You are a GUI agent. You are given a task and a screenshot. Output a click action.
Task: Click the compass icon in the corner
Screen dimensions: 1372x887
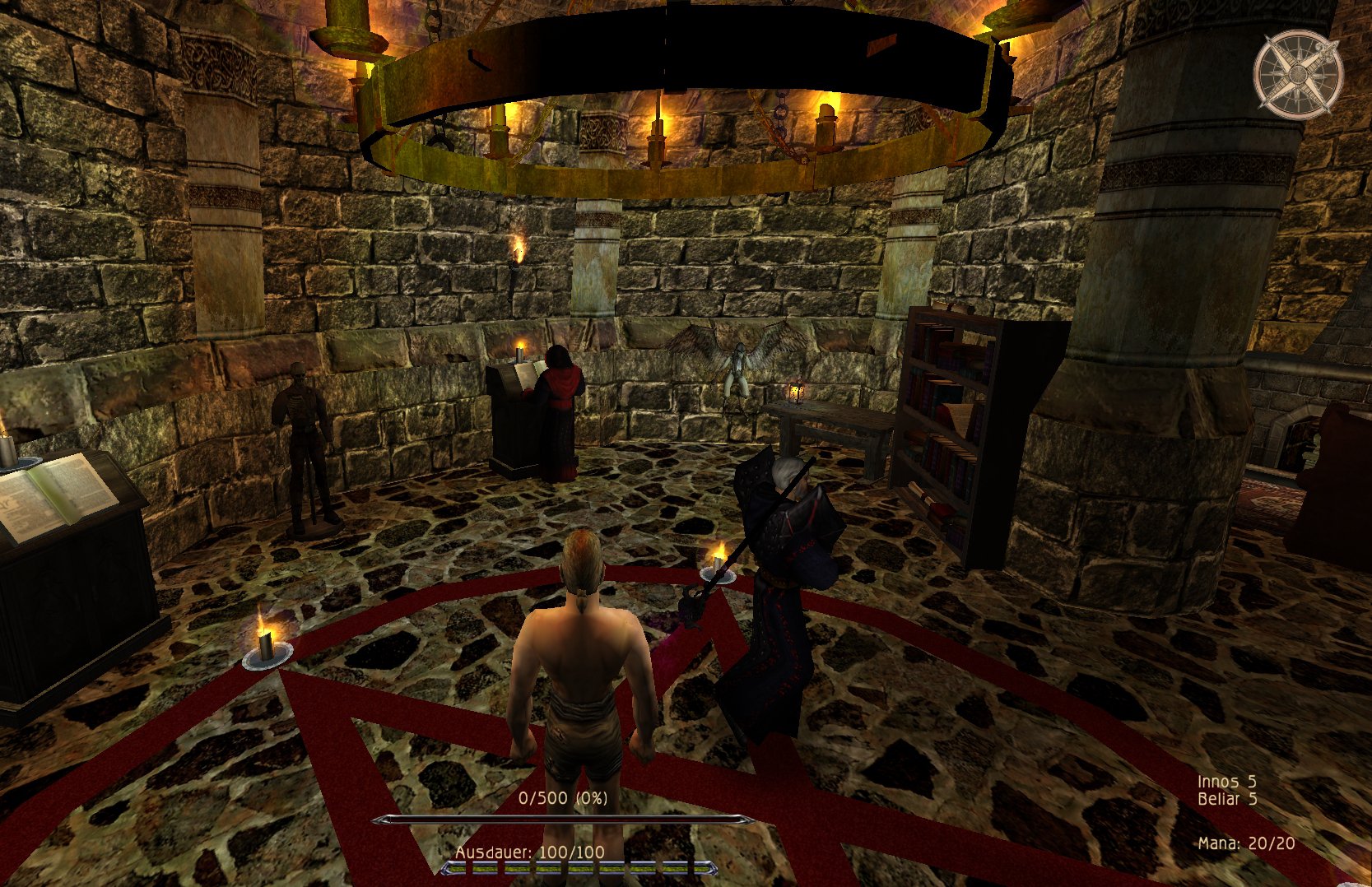pos(1298,74)
